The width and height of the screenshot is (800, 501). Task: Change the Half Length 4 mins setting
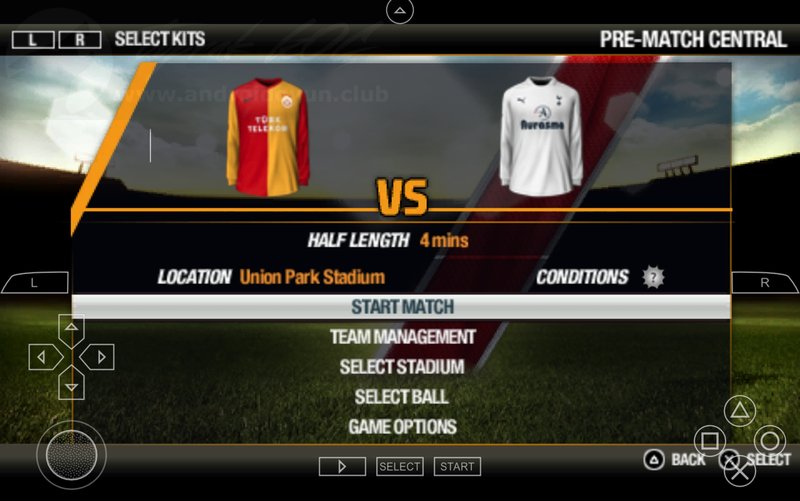(443, 240)
